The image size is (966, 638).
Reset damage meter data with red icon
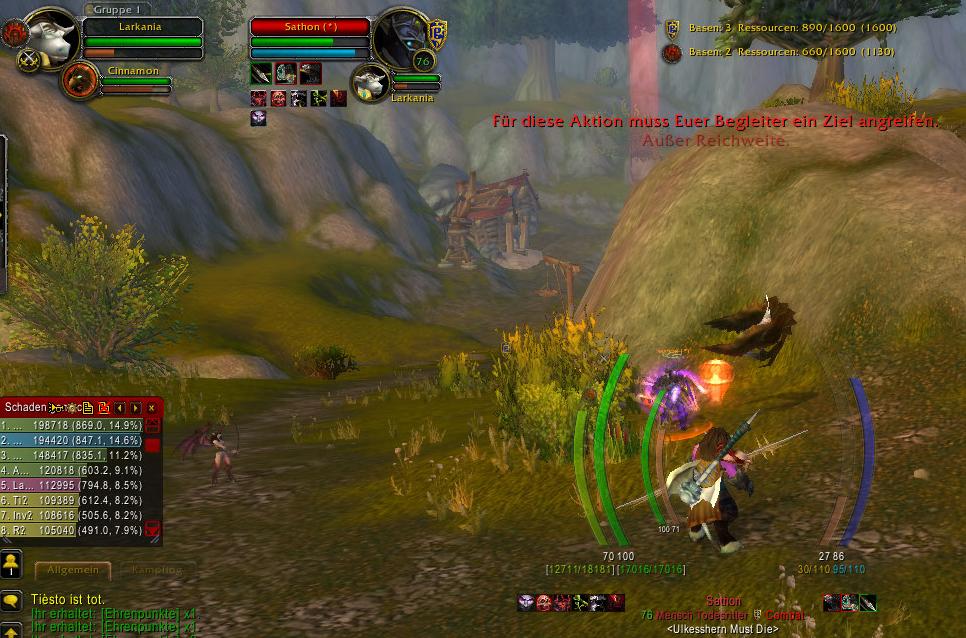[104, 408]
